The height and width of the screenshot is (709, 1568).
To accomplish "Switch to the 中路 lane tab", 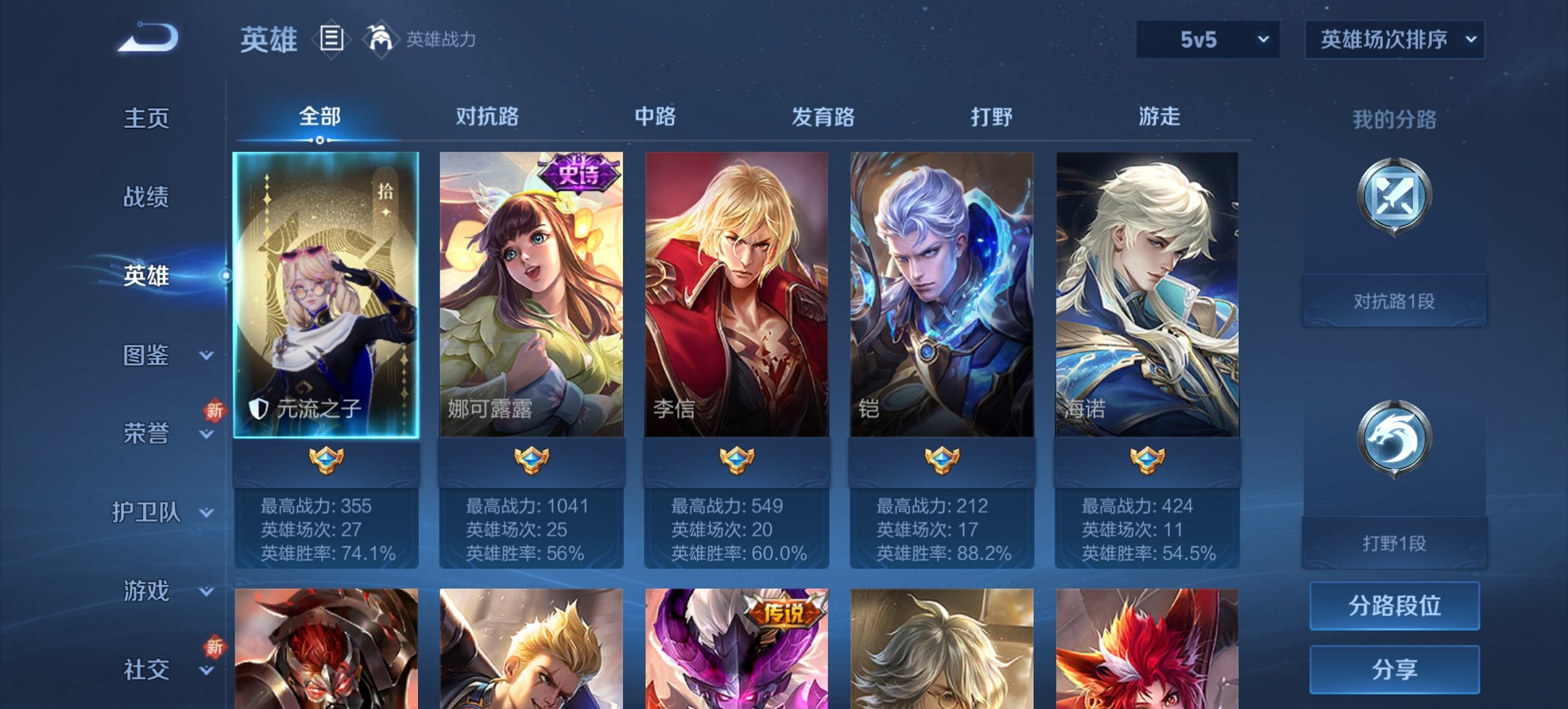I will (x=654, y=118).
